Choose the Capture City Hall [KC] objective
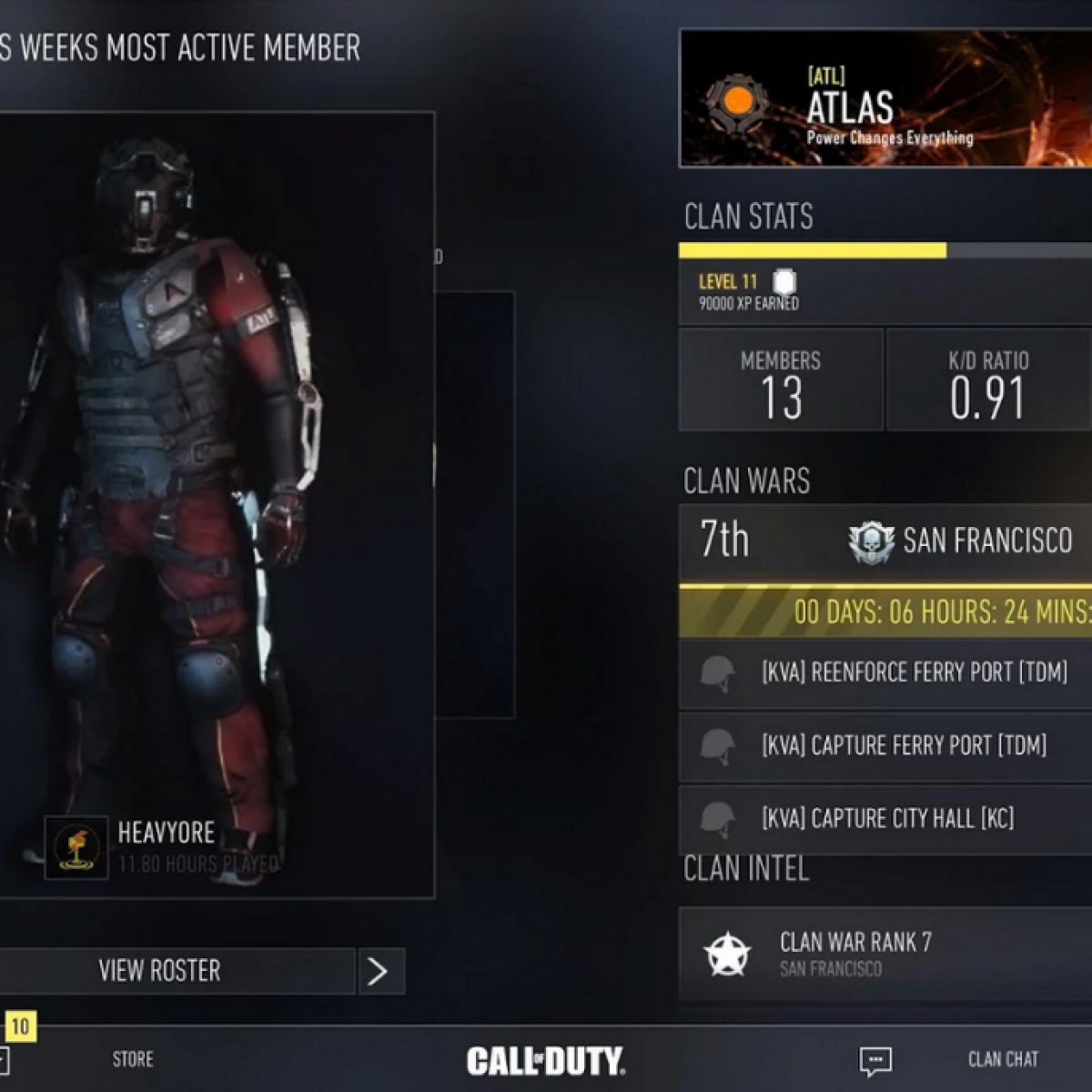 (x=885, y=819)
